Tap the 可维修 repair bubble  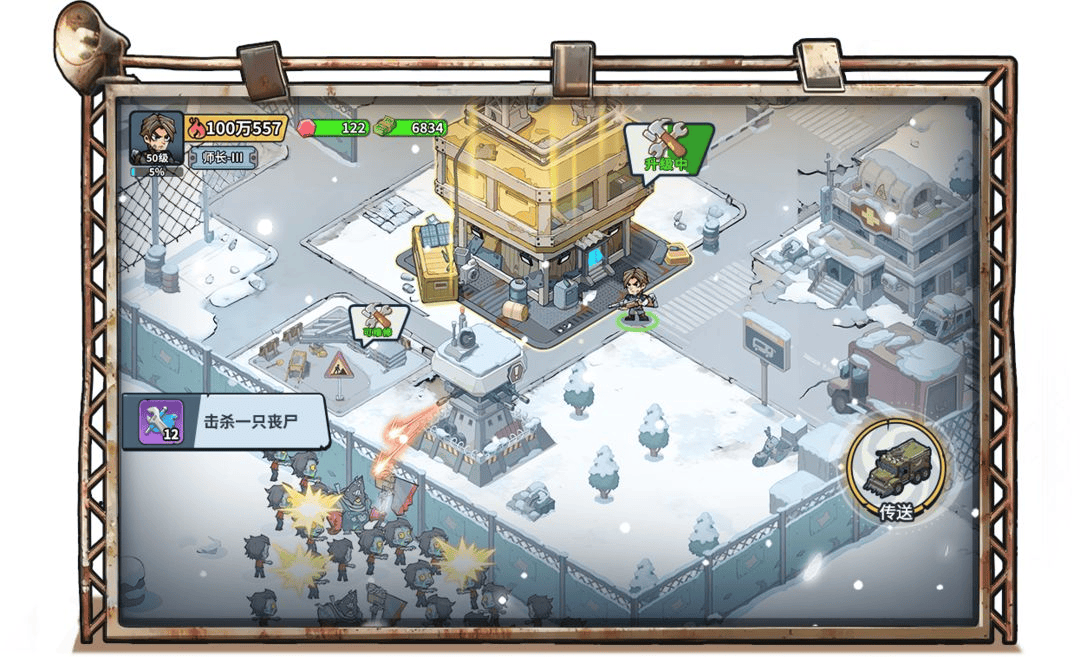(x=378, y=323)
